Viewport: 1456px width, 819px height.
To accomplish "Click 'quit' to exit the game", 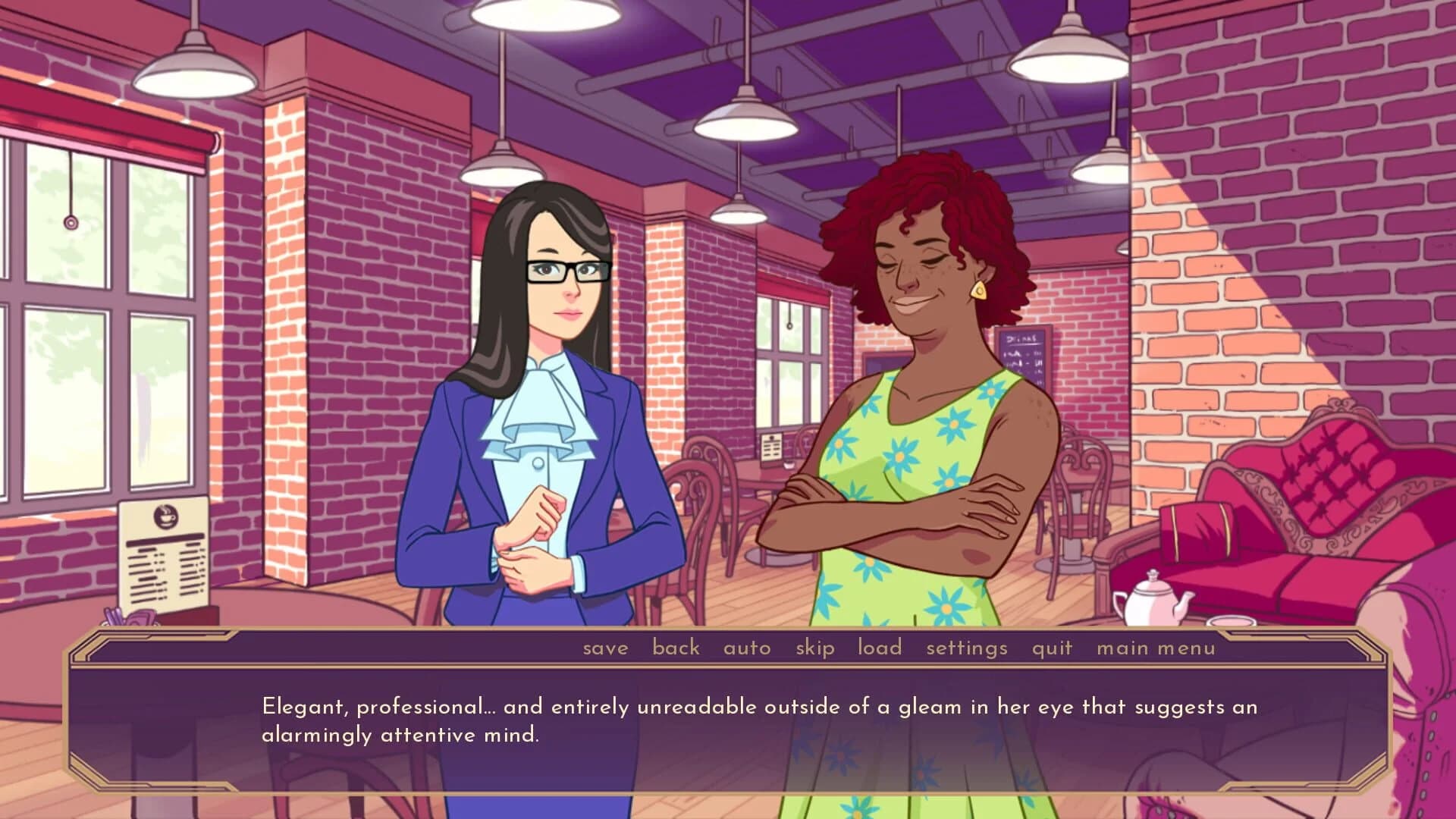I will click(1051, 648).
